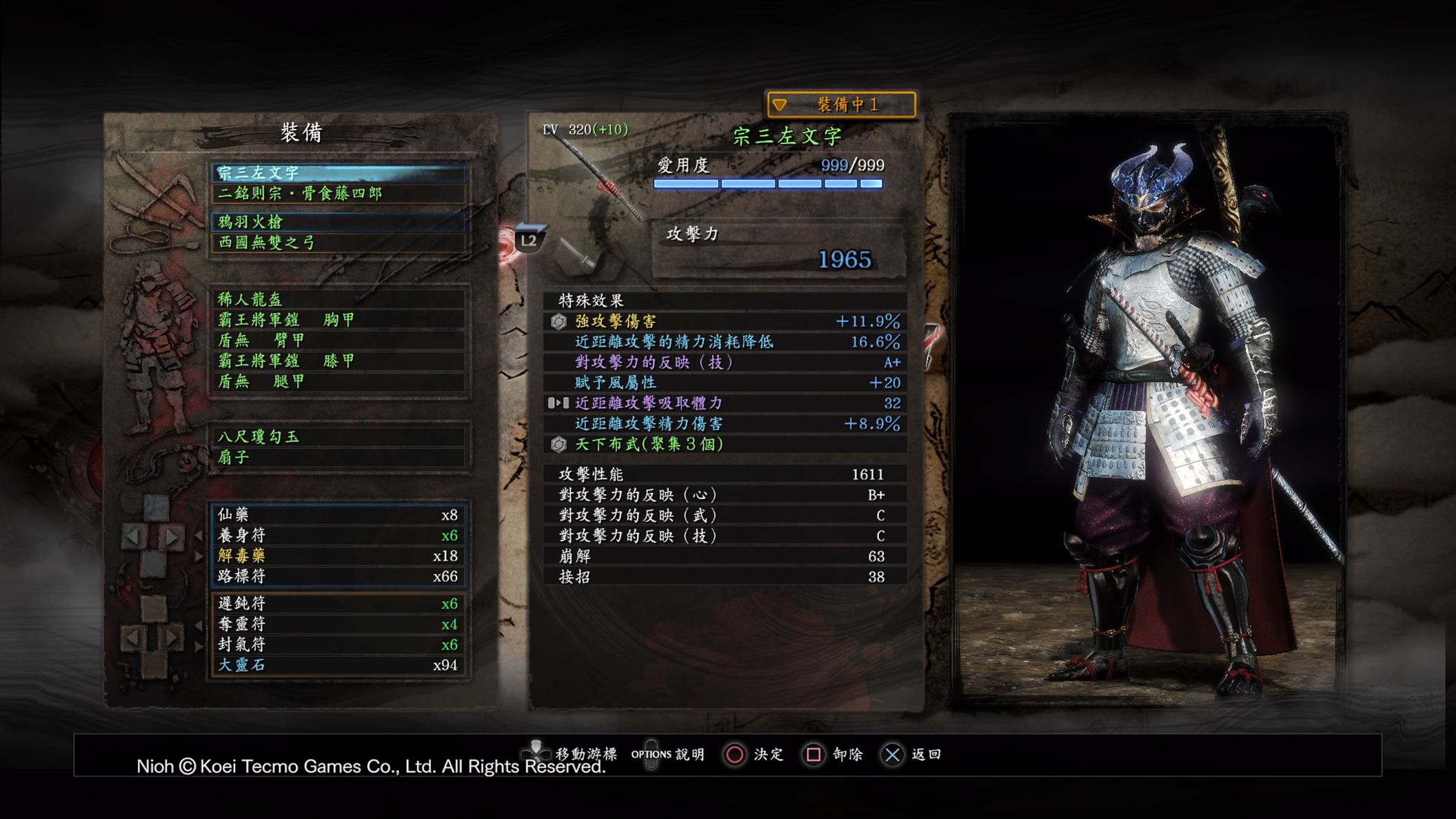This screenshot has height=819, width=1456.
Task: Select the 封氣符 talisman slot
Action: pos(338,645)
